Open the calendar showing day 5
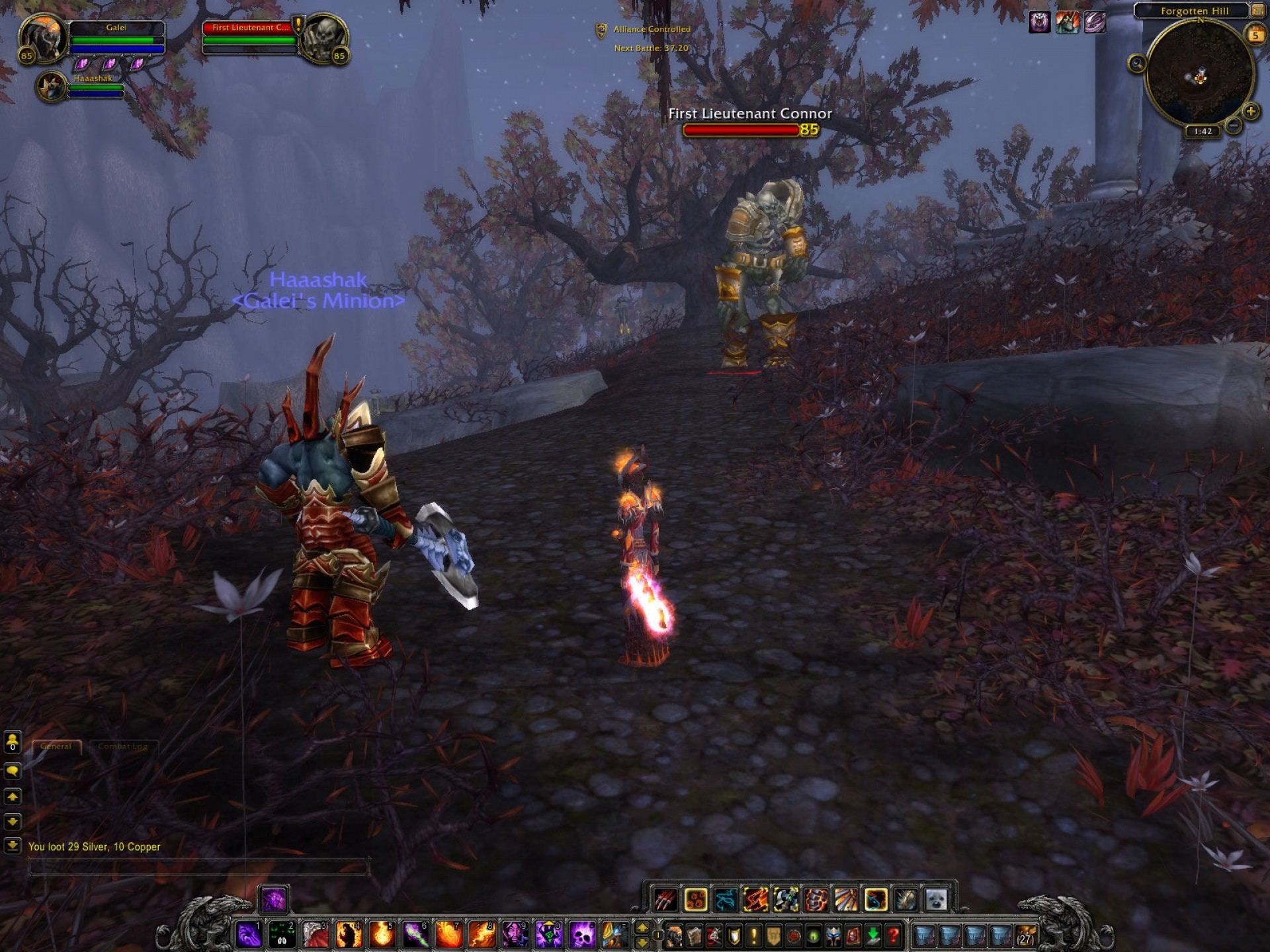The image size is (1270, 952). (x=1255, y=35)
